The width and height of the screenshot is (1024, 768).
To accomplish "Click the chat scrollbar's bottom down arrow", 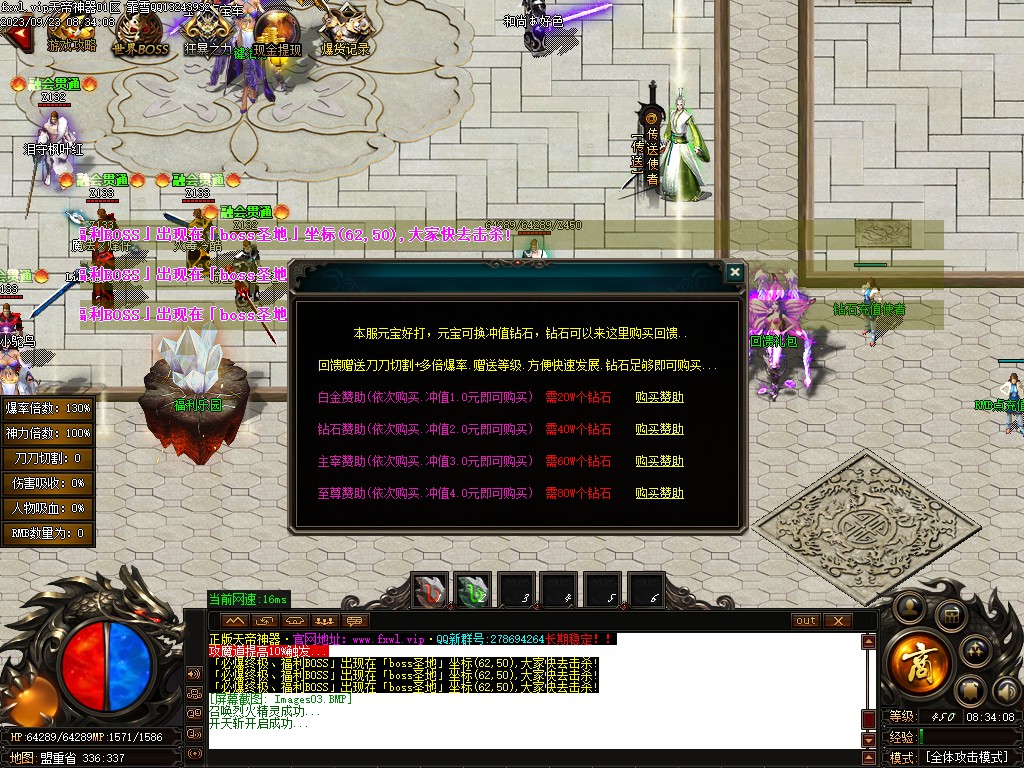I will click(x=869, y=739).
